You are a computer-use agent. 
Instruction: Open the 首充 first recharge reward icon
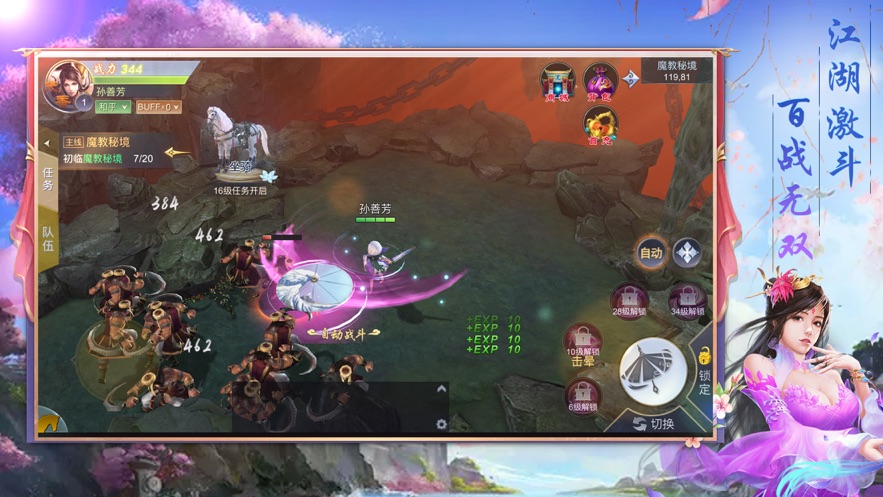pos(600,125)
